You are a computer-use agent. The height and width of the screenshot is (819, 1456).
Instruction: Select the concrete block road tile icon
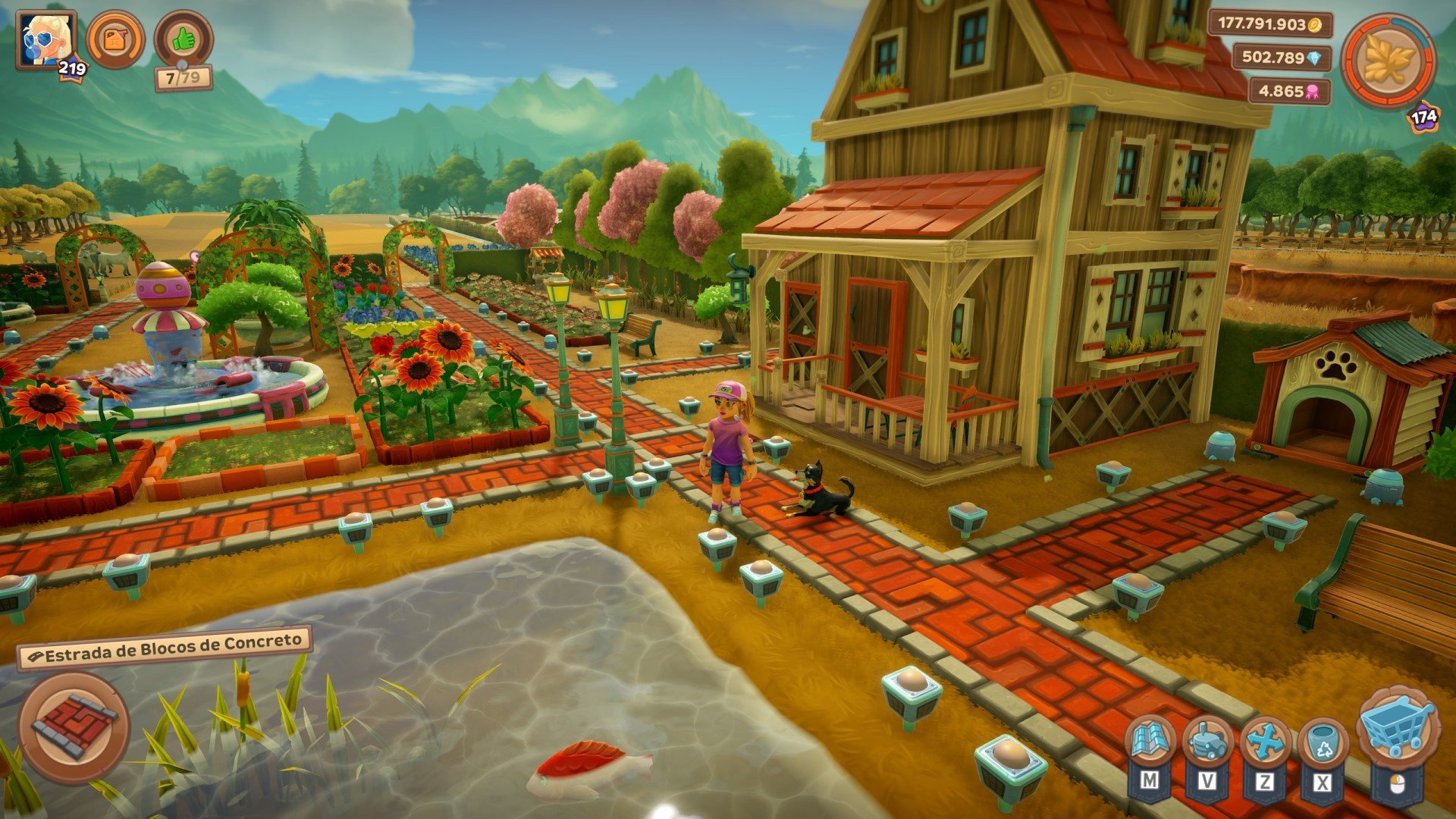(74, 726)
